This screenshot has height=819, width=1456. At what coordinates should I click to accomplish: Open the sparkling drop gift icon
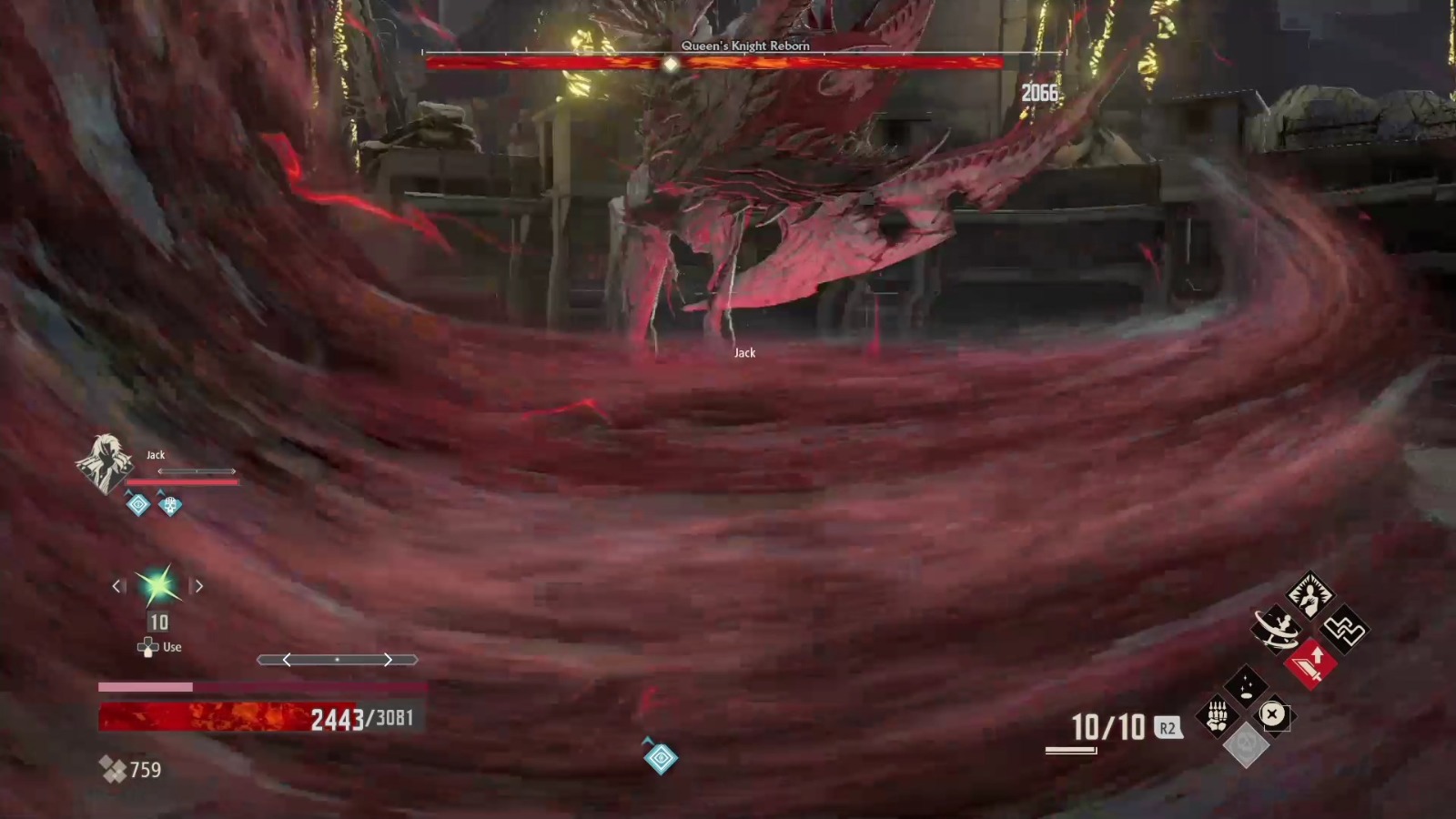coord(1245,685)
